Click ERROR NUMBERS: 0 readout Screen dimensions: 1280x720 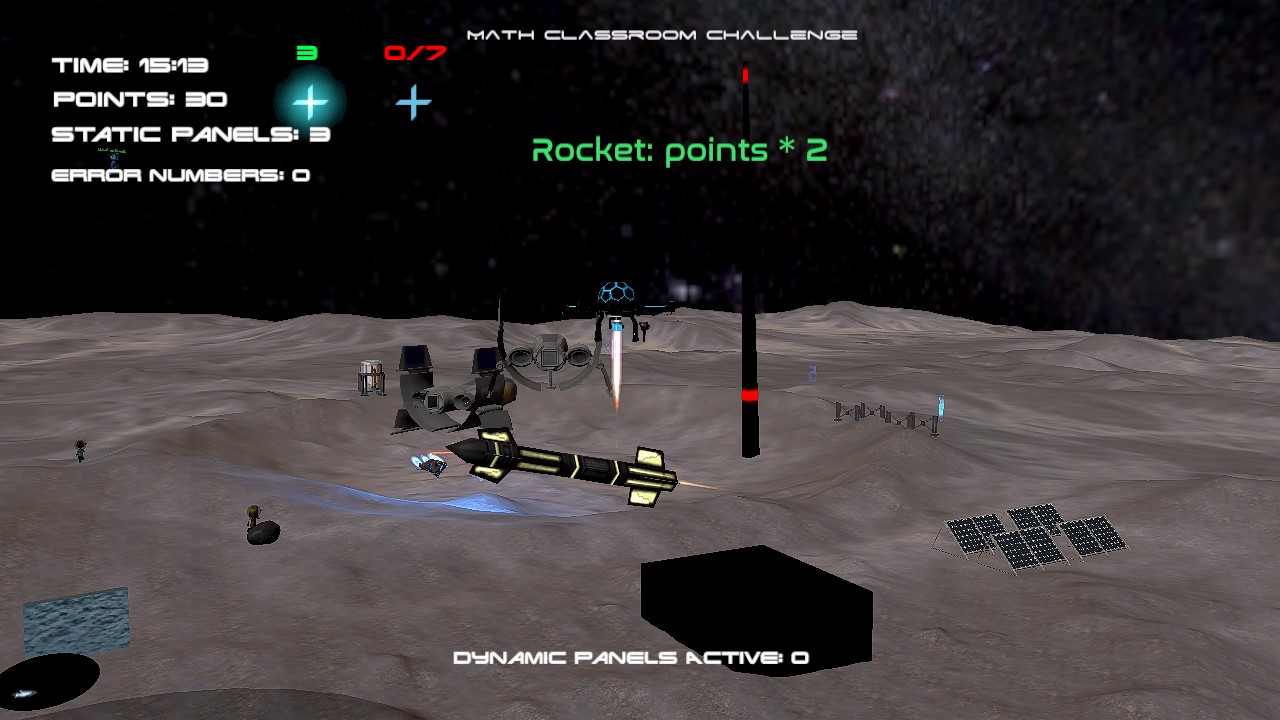(x=179, y=174)
